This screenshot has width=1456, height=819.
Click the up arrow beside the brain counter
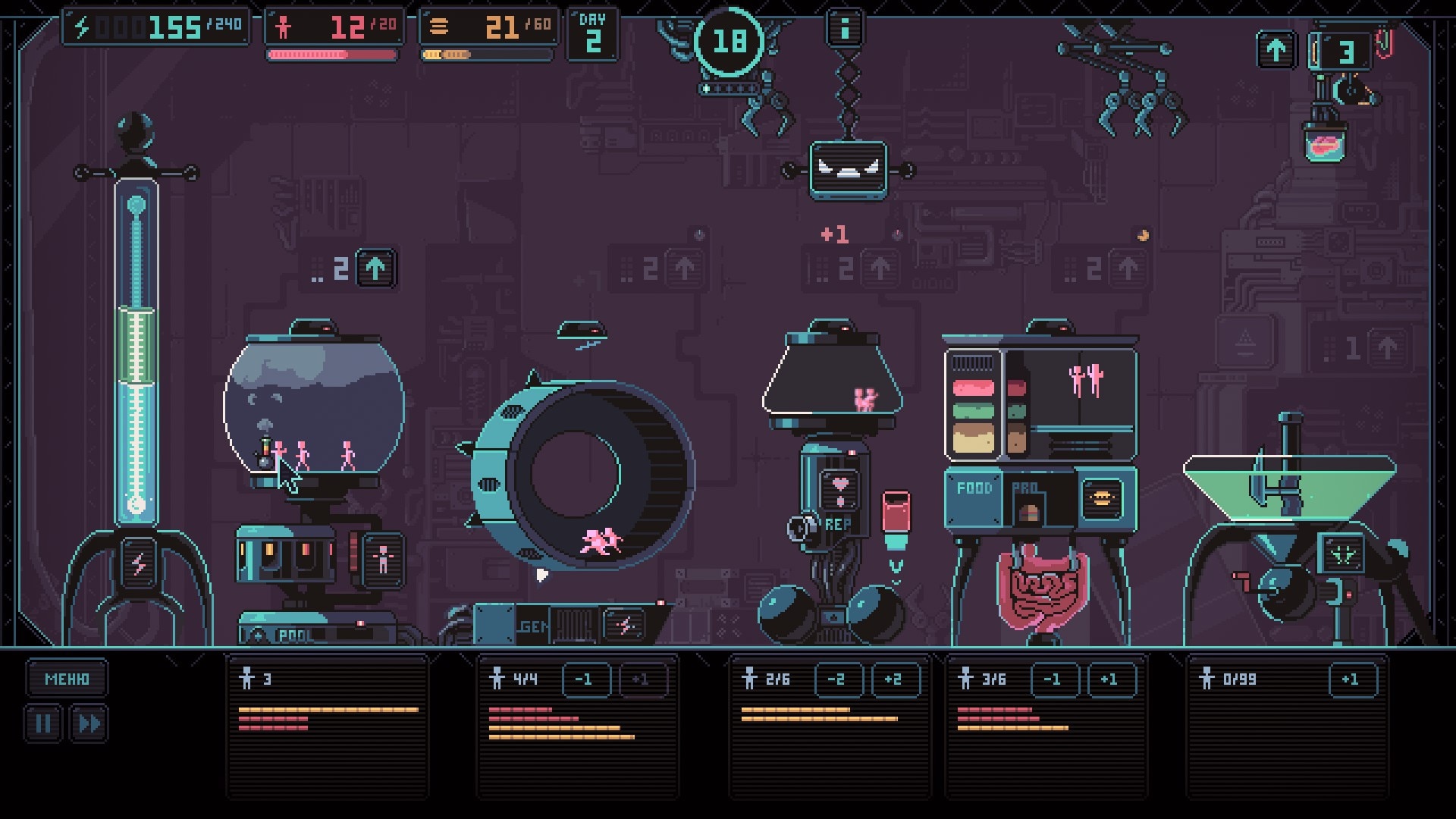coord(1276,50)
